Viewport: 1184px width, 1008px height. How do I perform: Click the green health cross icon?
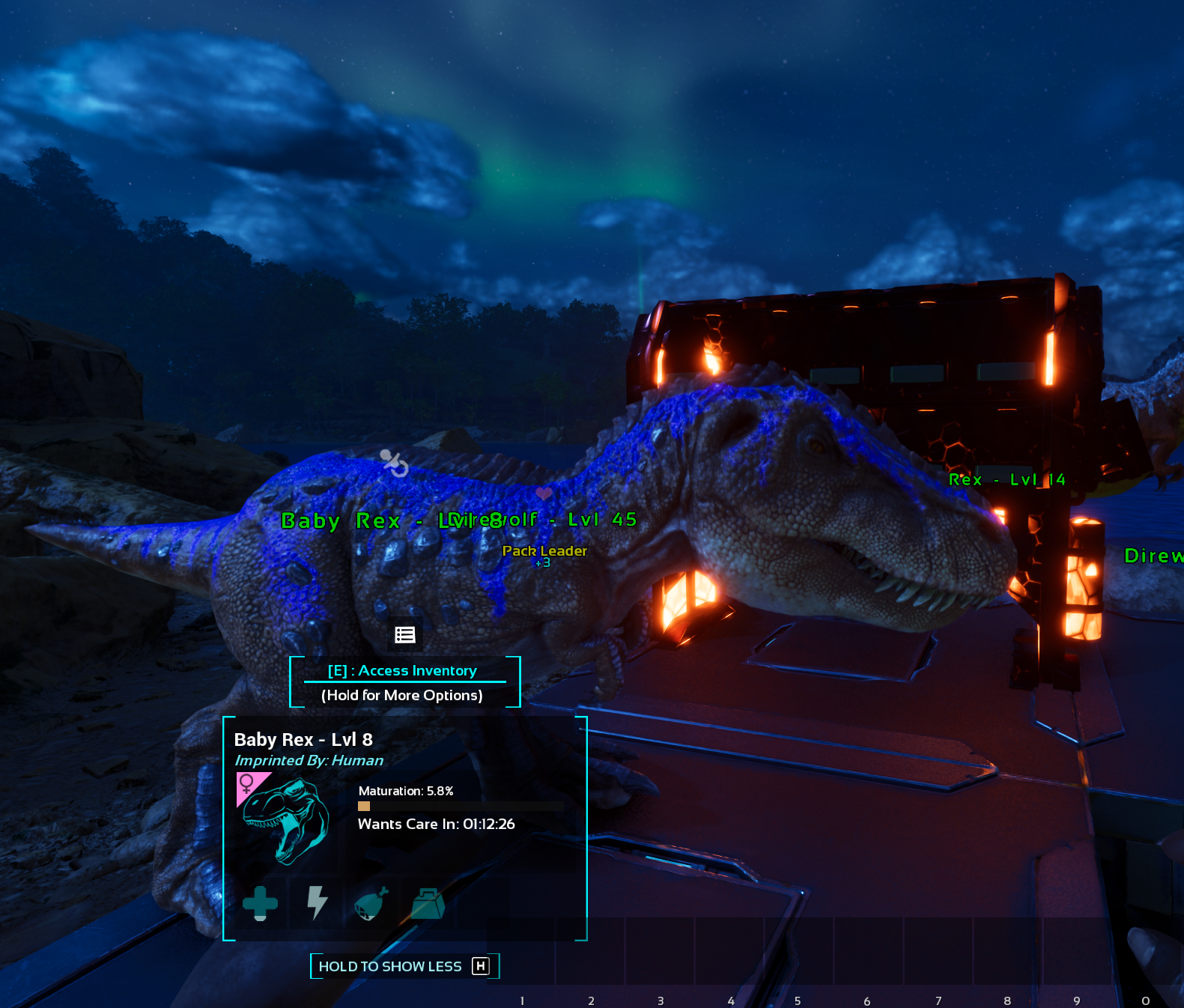click(x=260, y=902)
